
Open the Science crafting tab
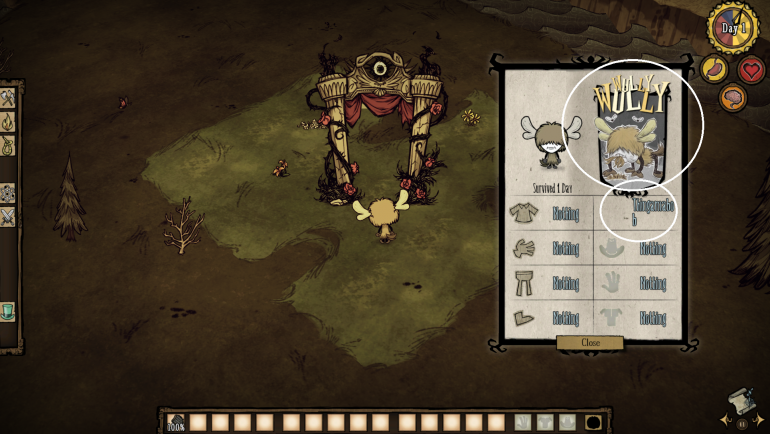point(7,192)
